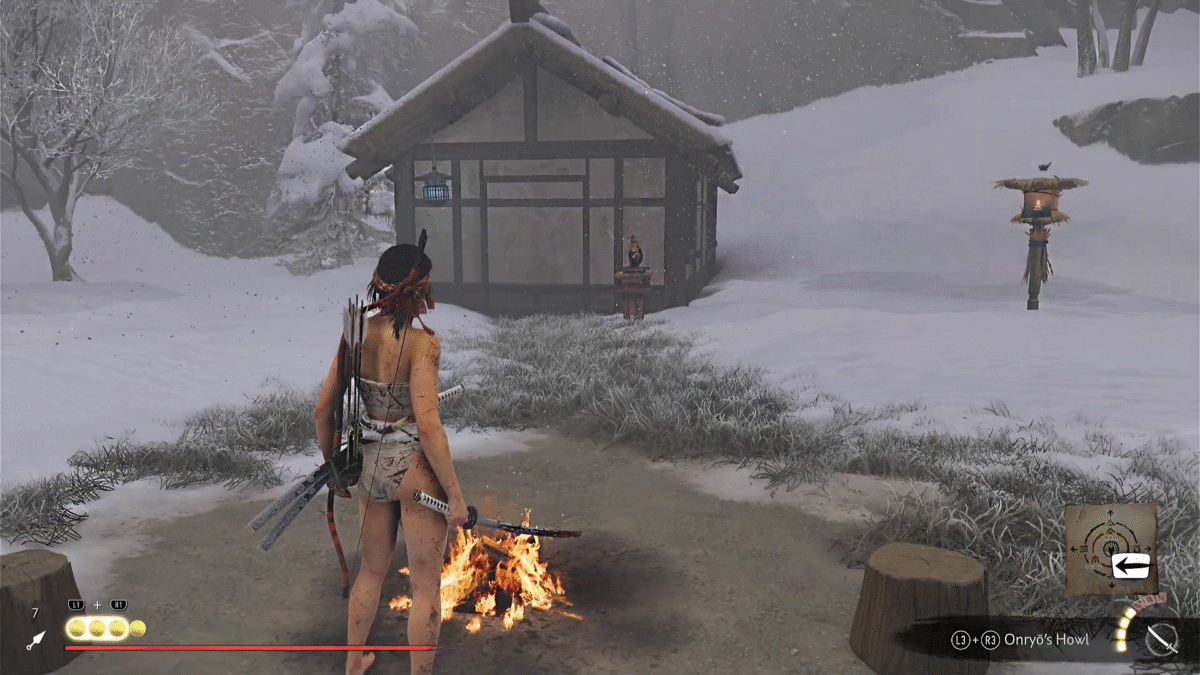1200x675 pixels.
Task: Click the white left-arrow indicator
Action: (1131, 566)
